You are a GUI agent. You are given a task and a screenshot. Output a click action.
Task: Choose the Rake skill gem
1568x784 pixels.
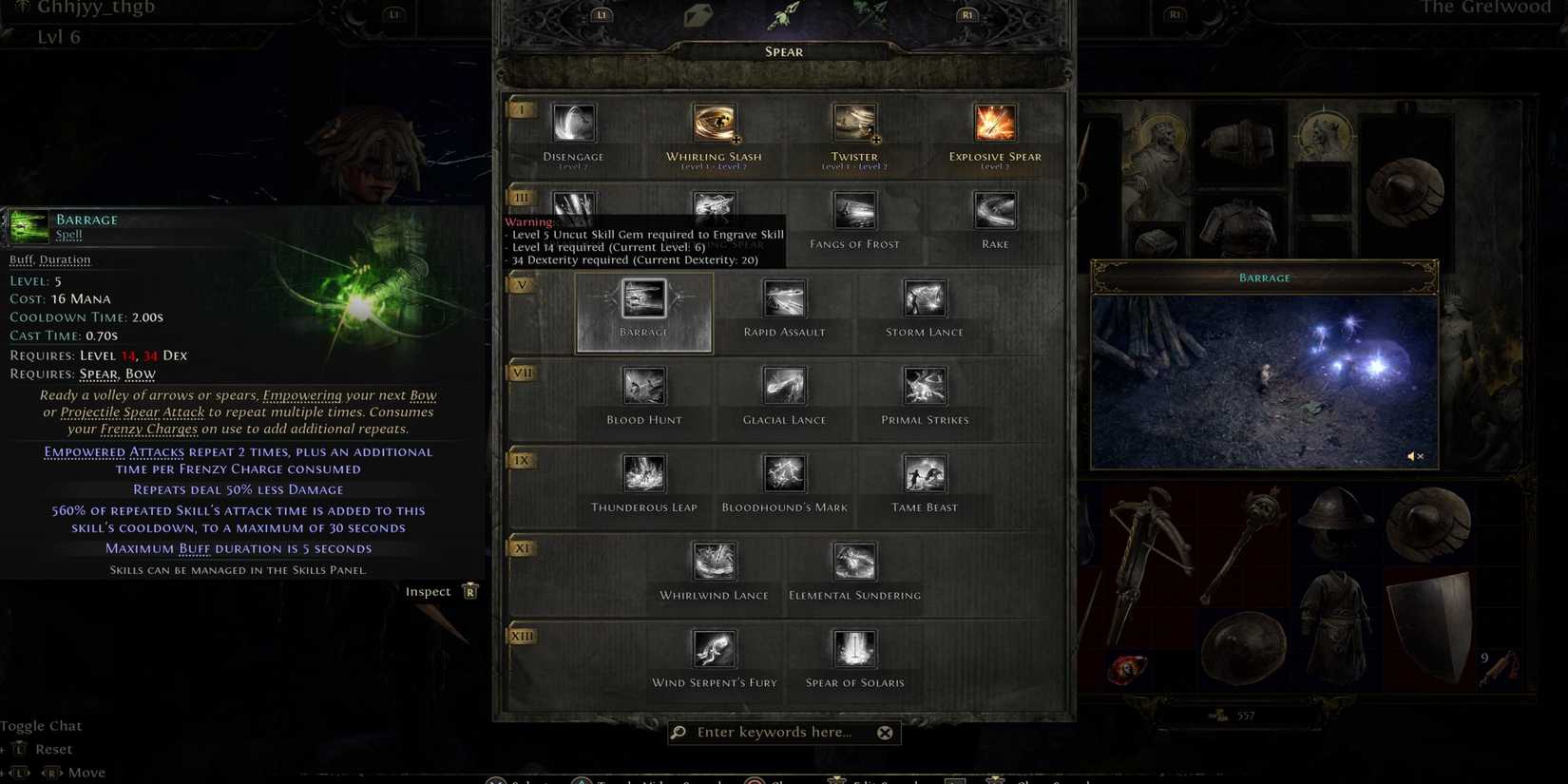pos(993,209)
